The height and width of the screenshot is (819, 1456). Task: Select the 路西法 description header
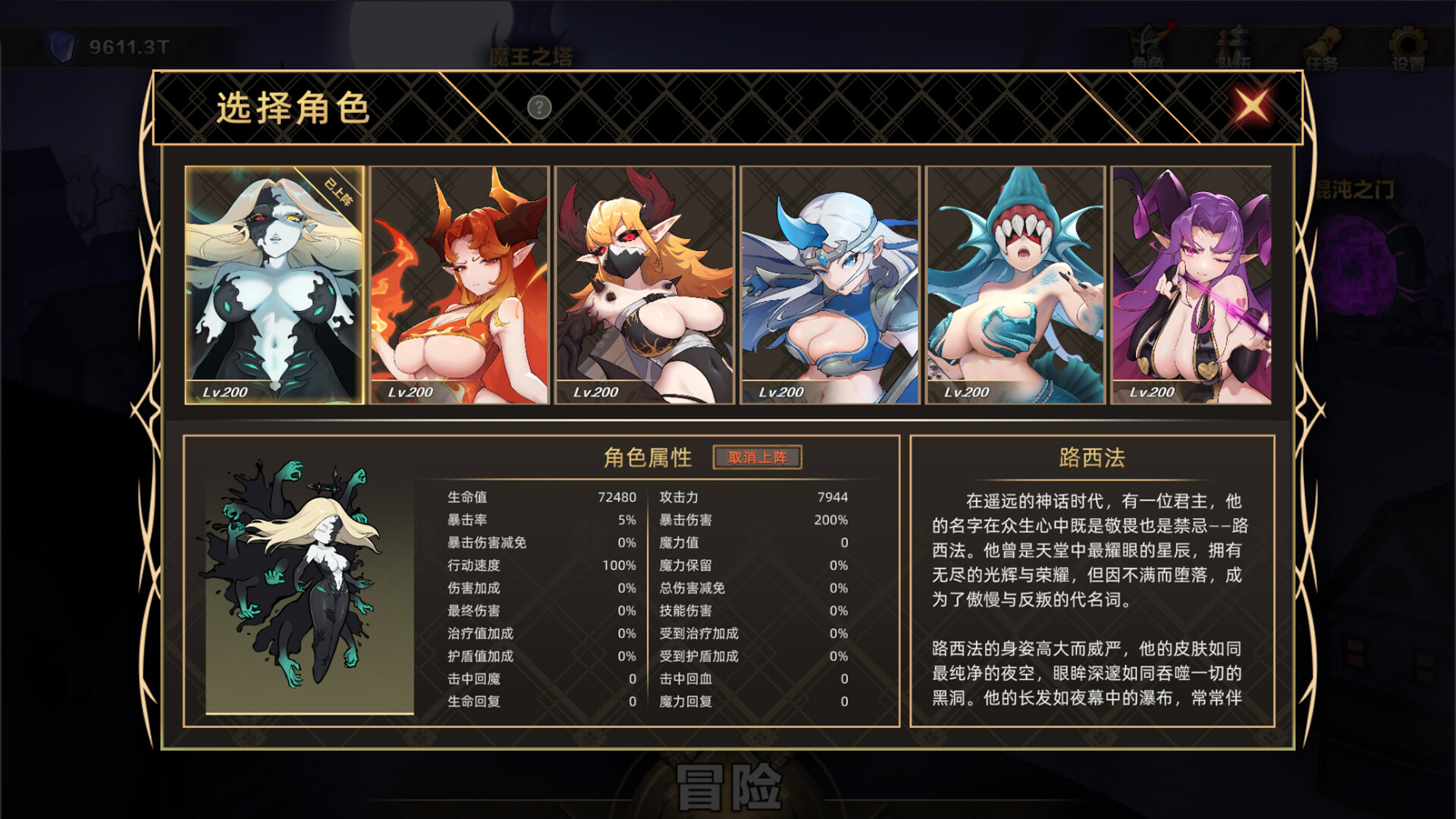[1092, 457]
